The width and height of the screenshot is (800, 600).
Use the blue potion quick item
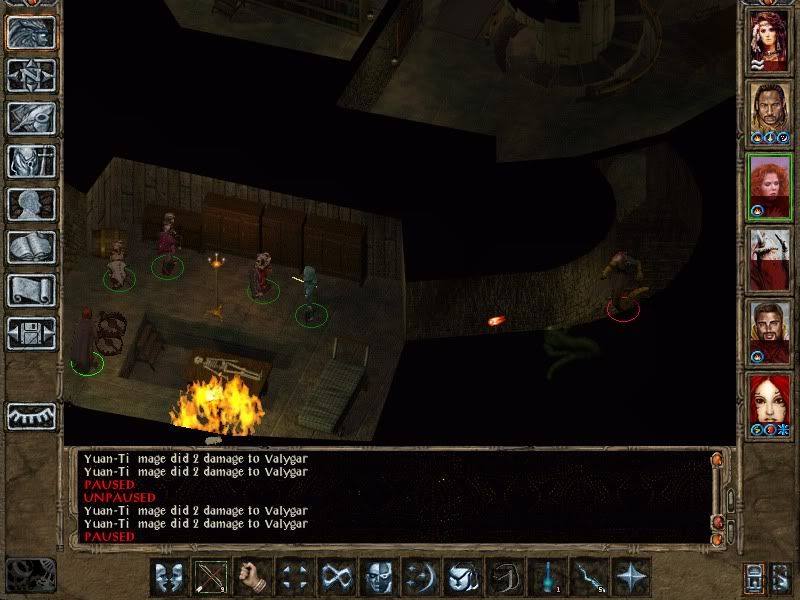point(548,577)
